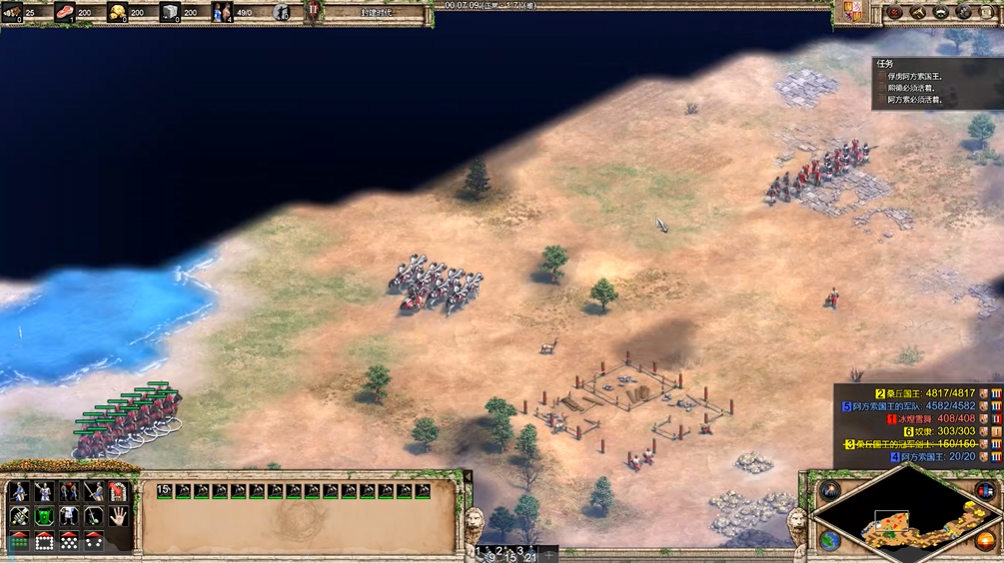Viewport: 1004px width, 563px height.
Task: Toggle the minimap globe terrain mode button
Action: [x=829, y=541]
